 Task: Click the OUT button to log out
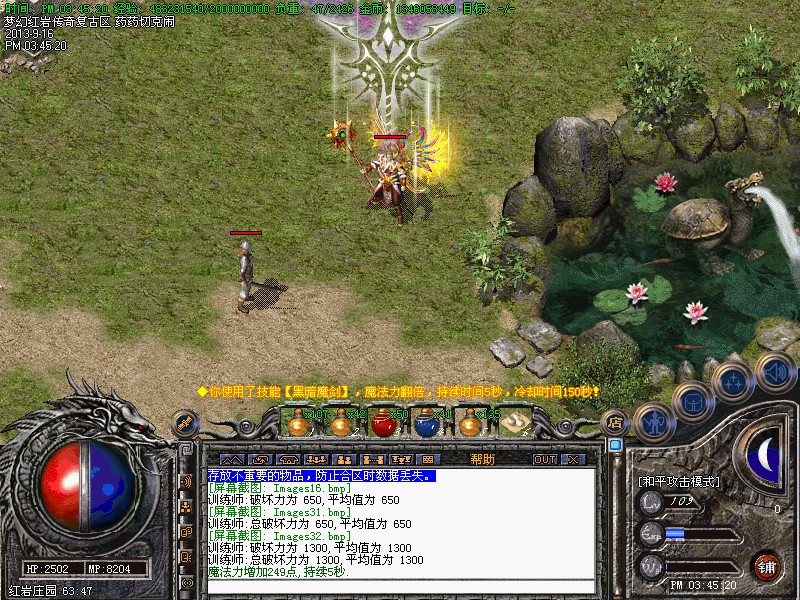(x=544, y=459)
